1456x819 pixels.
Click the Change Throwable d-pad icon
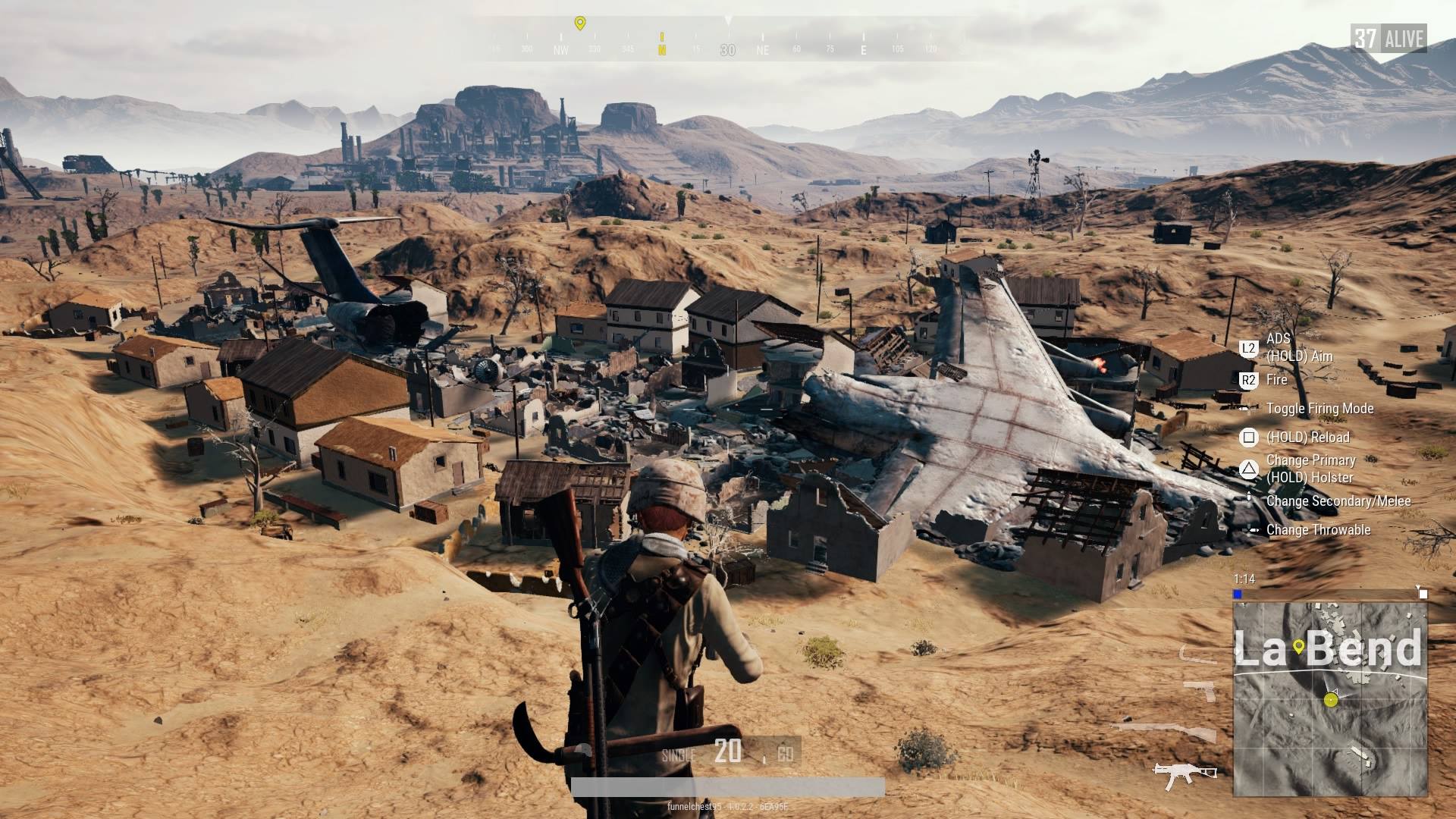[1249, 530]
